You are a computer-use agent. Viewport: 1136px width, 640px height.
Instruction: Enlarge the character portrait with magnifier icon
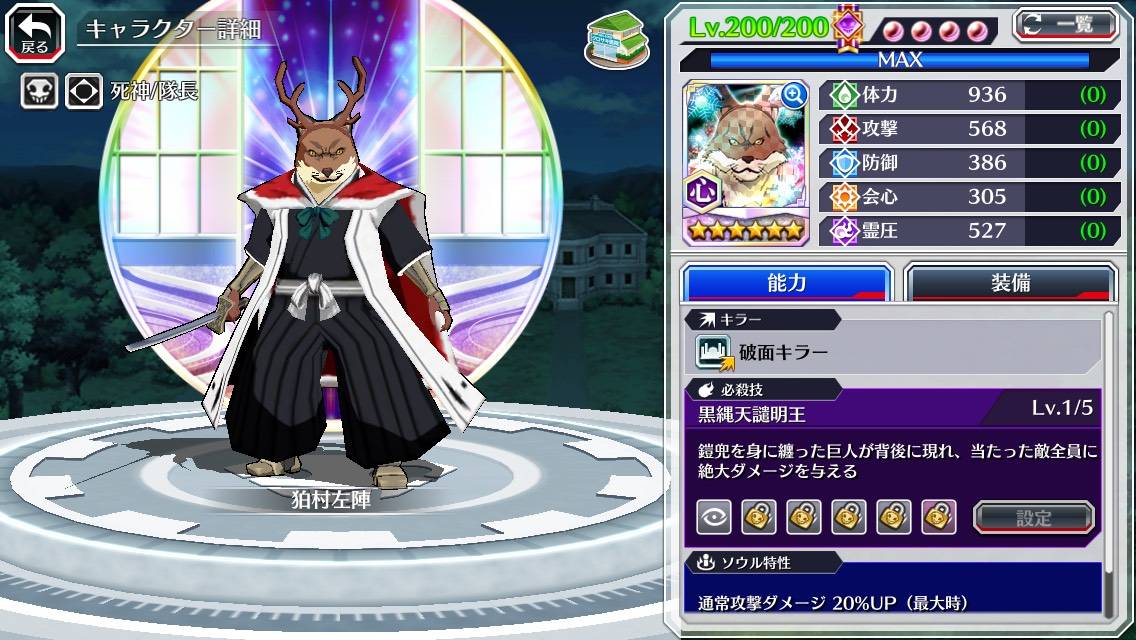click(x=795, y=95)
